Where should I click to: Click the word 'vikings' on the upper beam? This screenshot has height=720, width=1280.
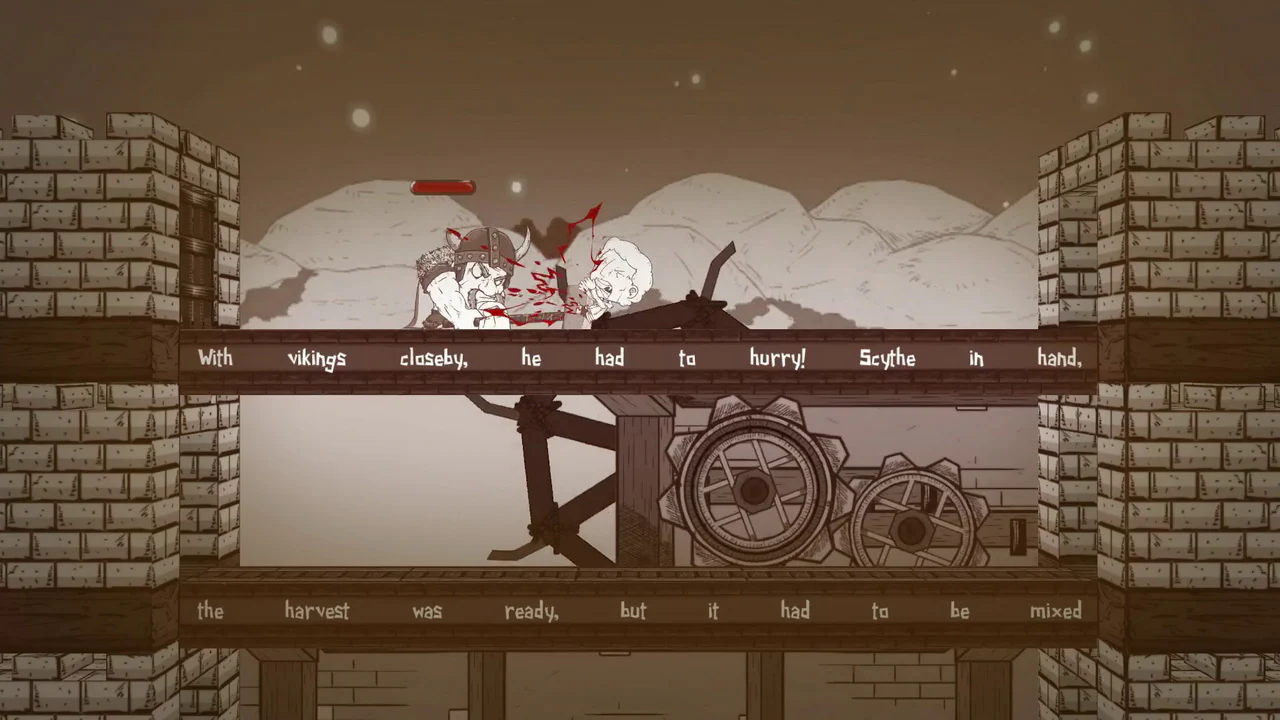pyautogui.click(x=317, y=358)
